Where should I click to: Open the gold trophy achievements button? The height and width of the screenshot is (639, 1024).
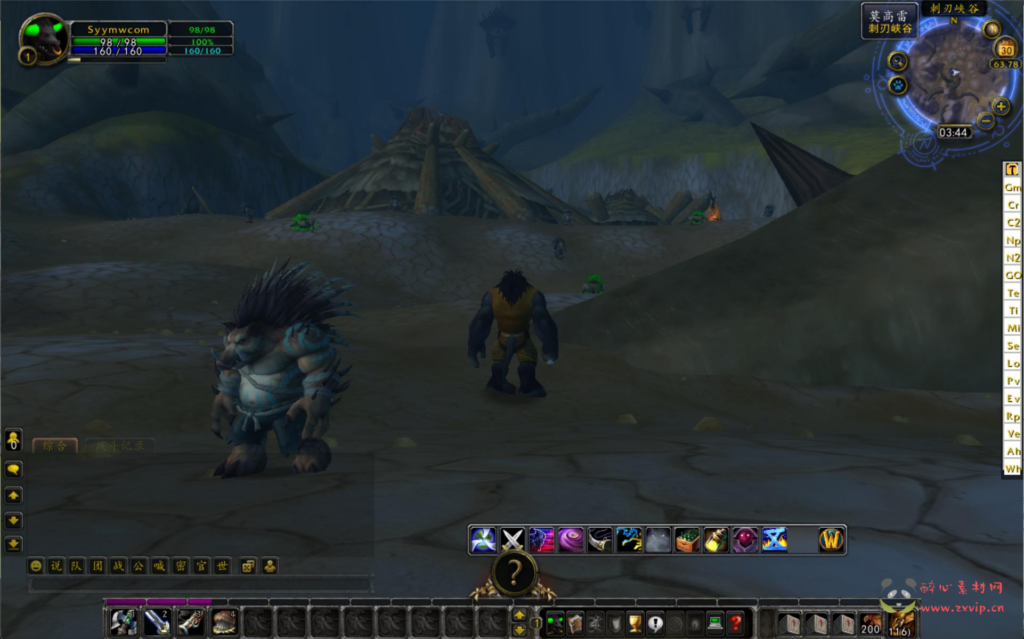(635, 622)
